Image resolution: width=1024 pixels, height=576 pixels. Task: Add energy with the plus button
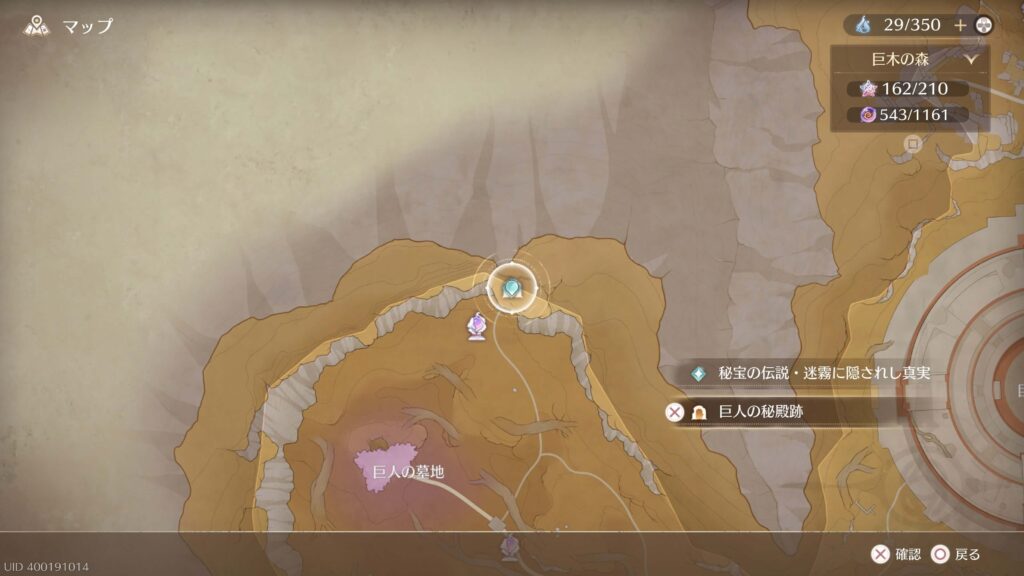pyautogui.click(x=961, y=25)
